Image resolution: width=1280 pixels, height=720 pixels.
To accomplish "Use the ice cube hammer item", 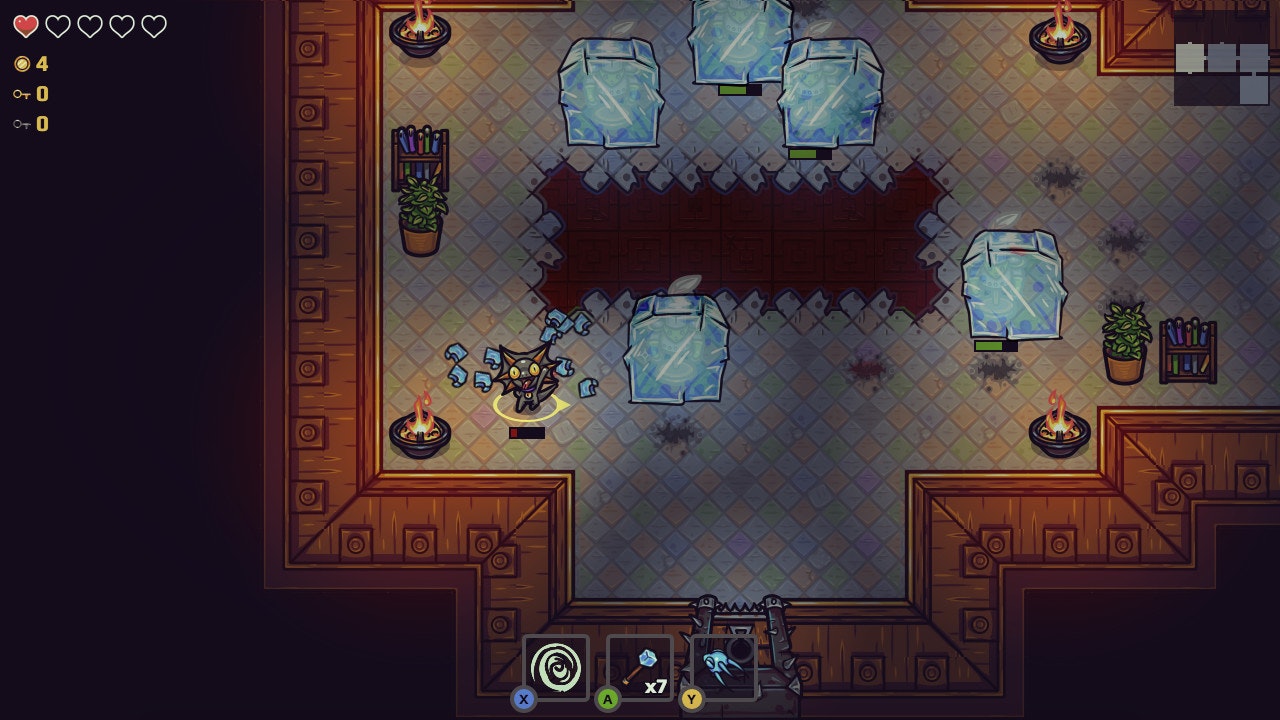I will pos(640,667).
